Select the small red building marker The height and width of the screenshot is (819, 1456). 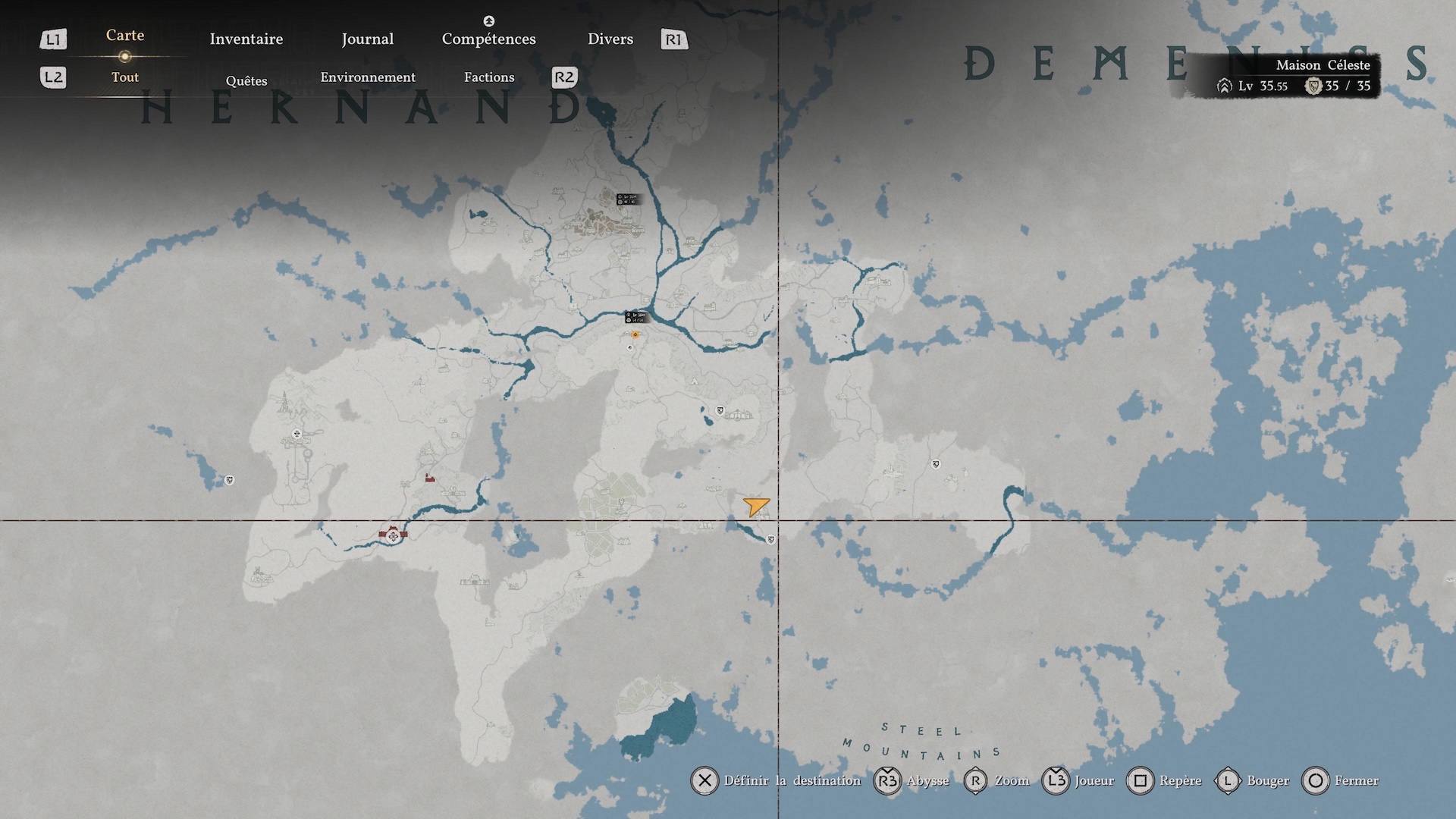coord(430,478)
